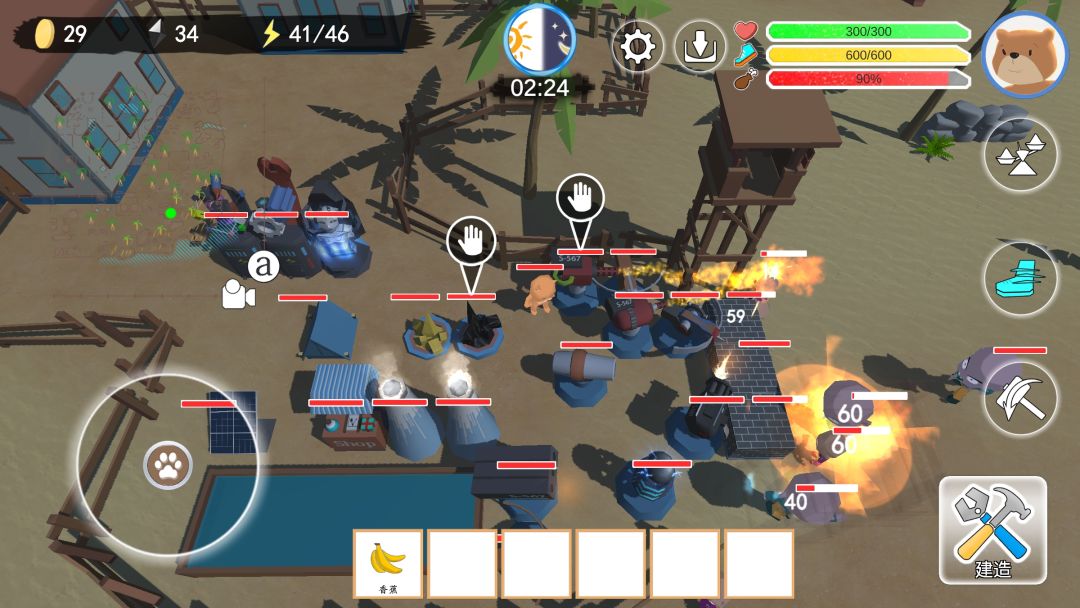Select the banana hotbar slot
The image size is (1080, 608).
[388, 564]
